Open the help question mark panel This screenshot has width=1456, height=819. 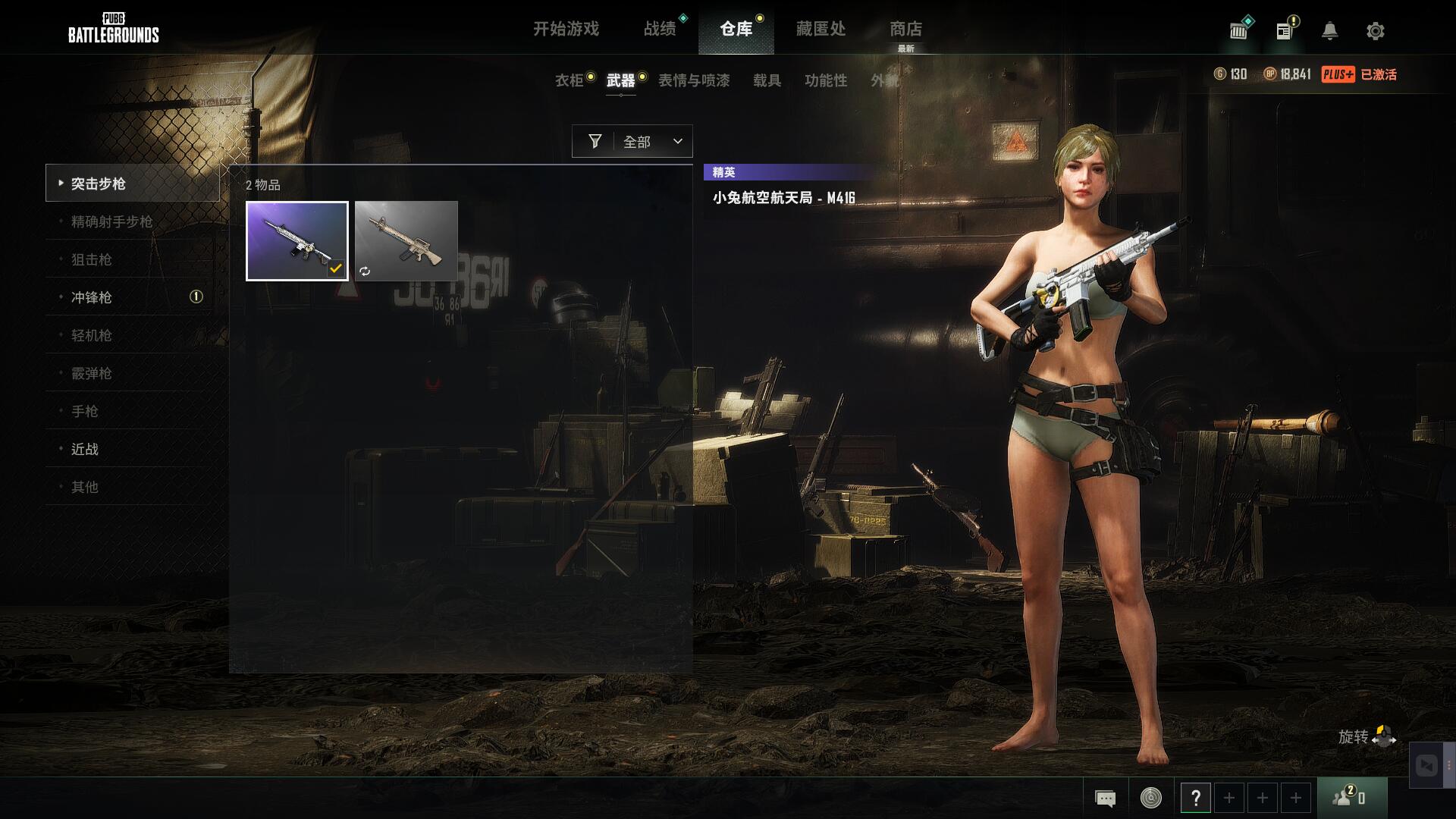pos(1197,797)
